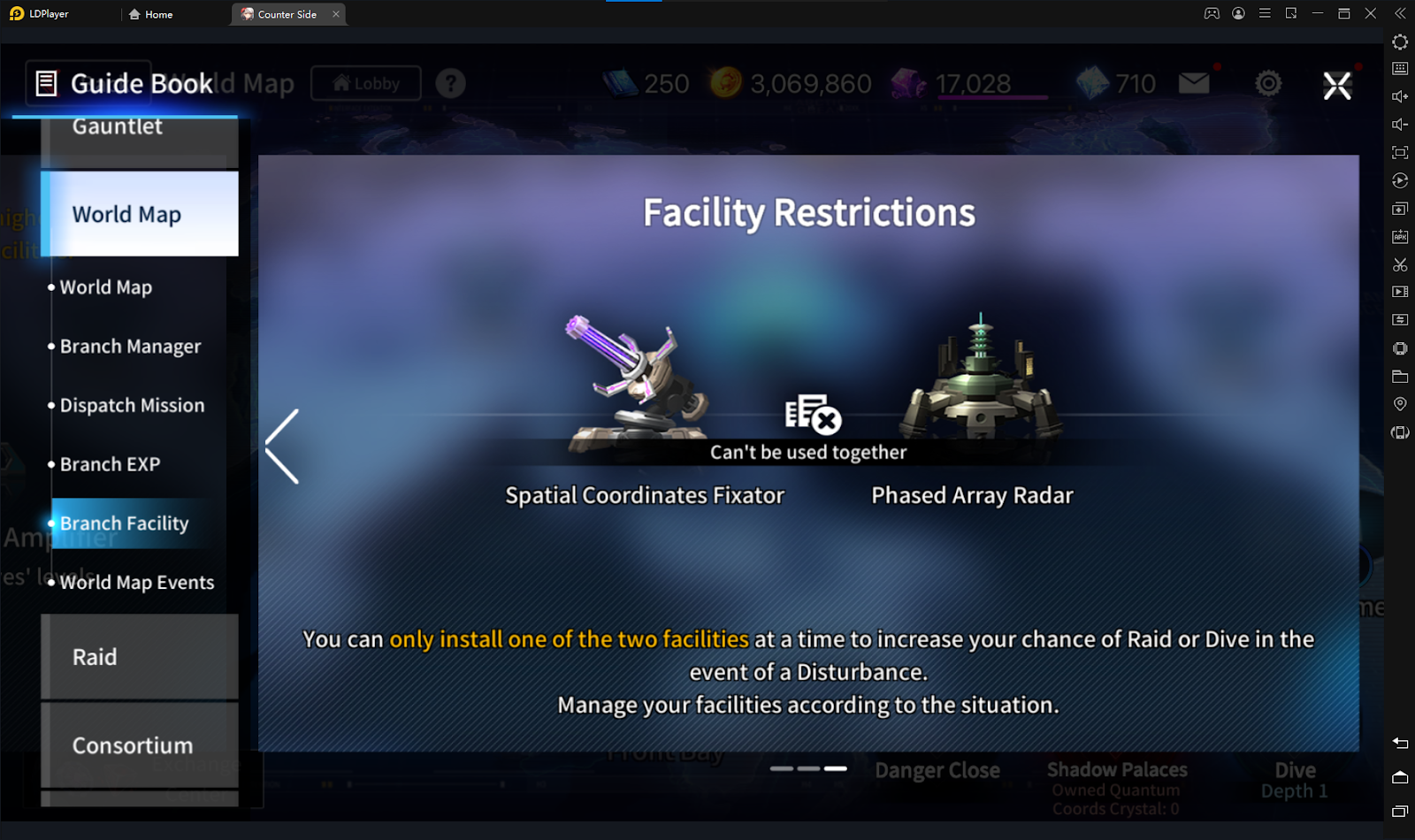Image resolution: width=1415 pixels, height=840 pixels.
Task: Open the Raid guide category
Action: [140, 657]
